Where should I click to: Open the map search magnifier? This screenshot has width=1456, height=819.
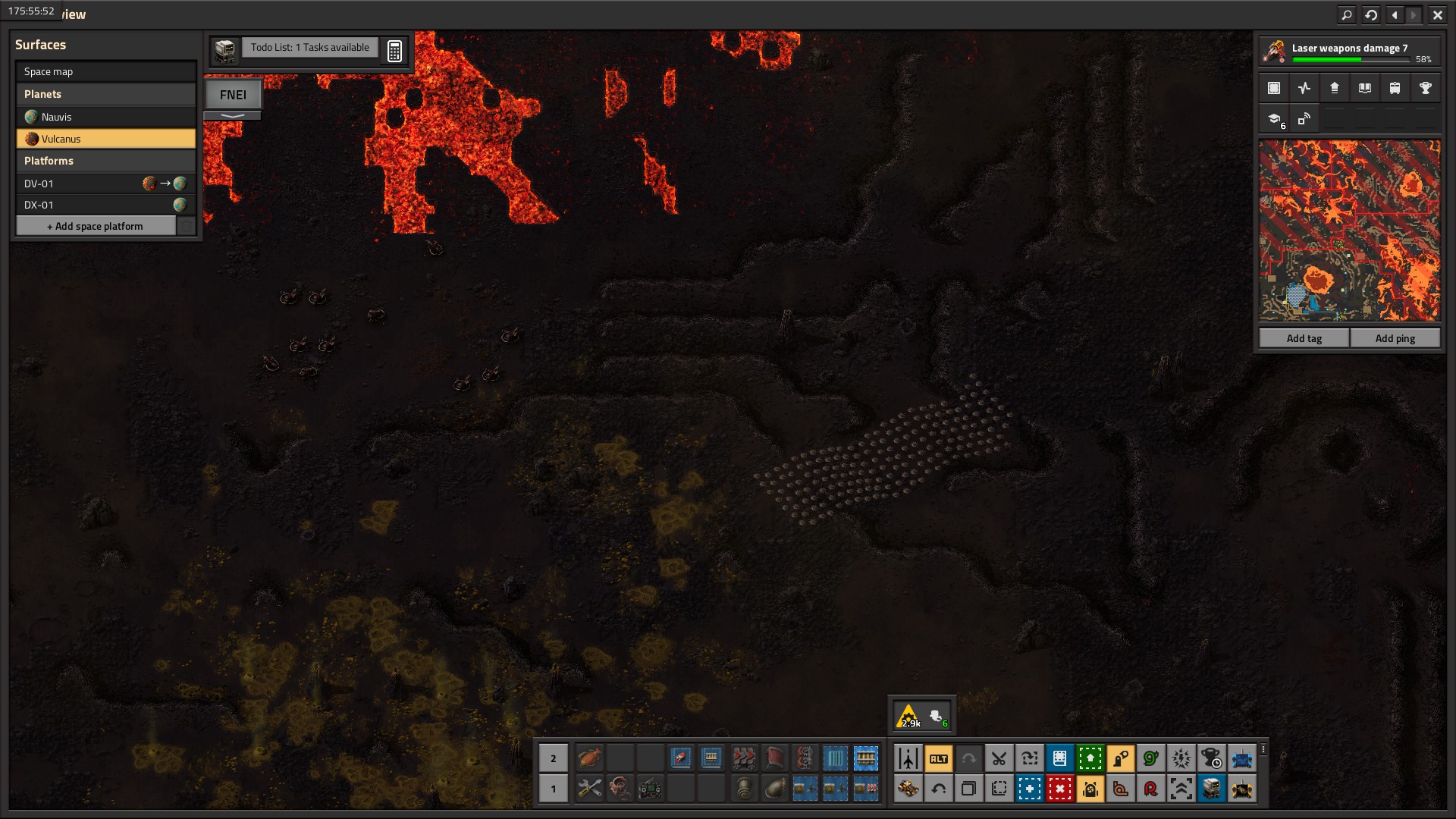tap(1346, 14)
